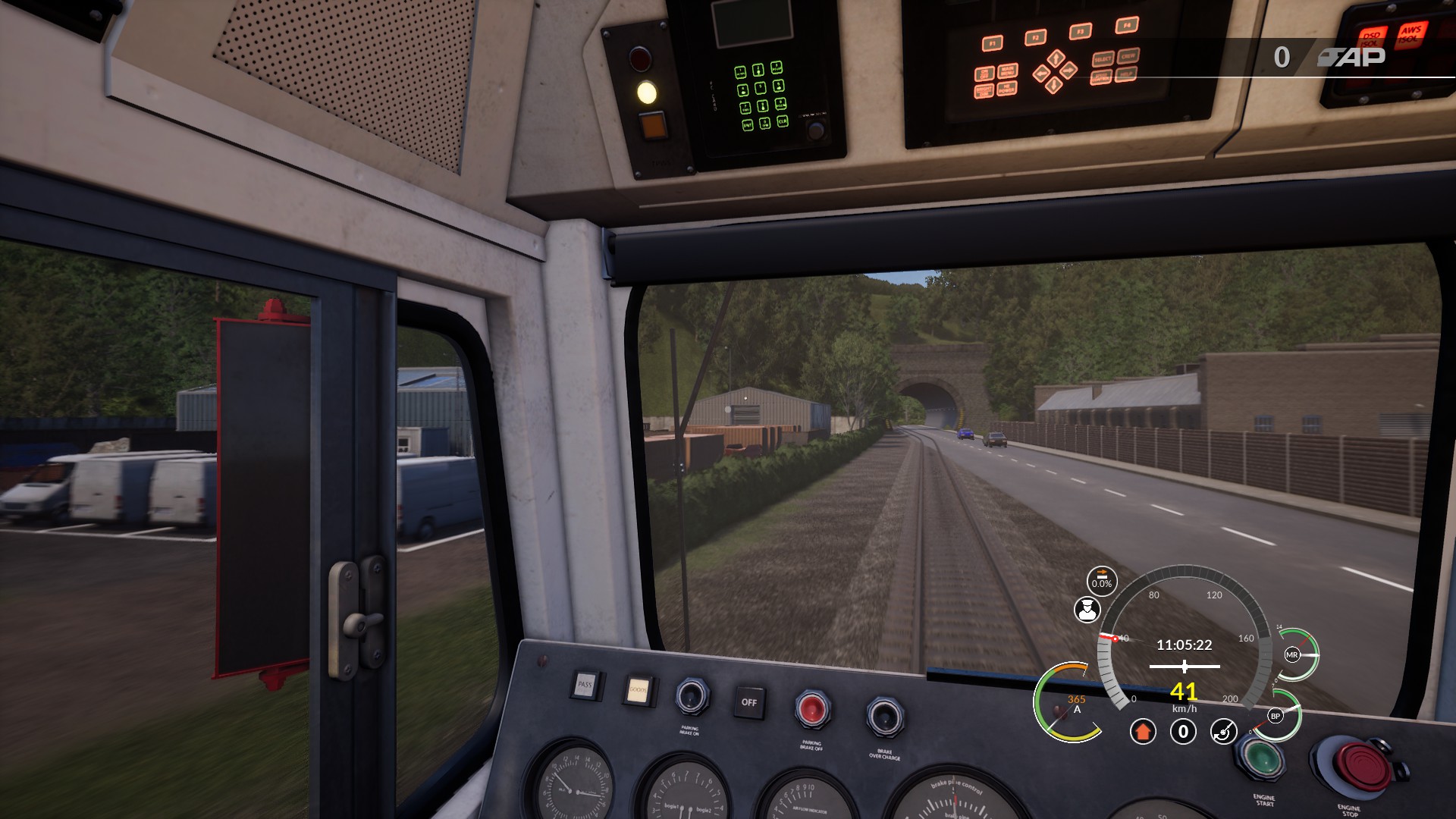1456x819 pixels.
Task: Push the red Parking Brake Off button
Action: pos(811,709)
